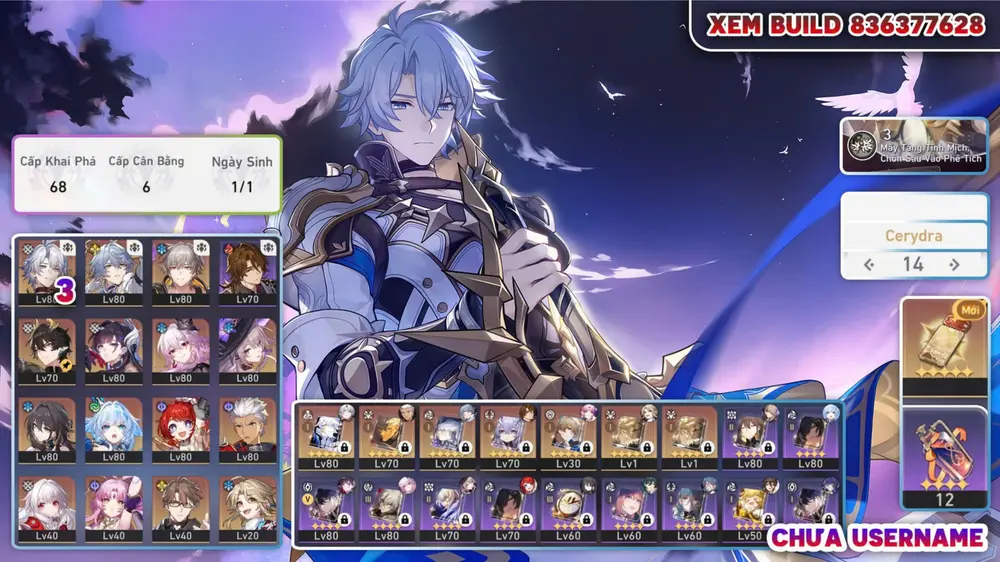1000x562 pixels.
Task: Open the Lv30 five-star light cone
Action: tap(570, 432)
